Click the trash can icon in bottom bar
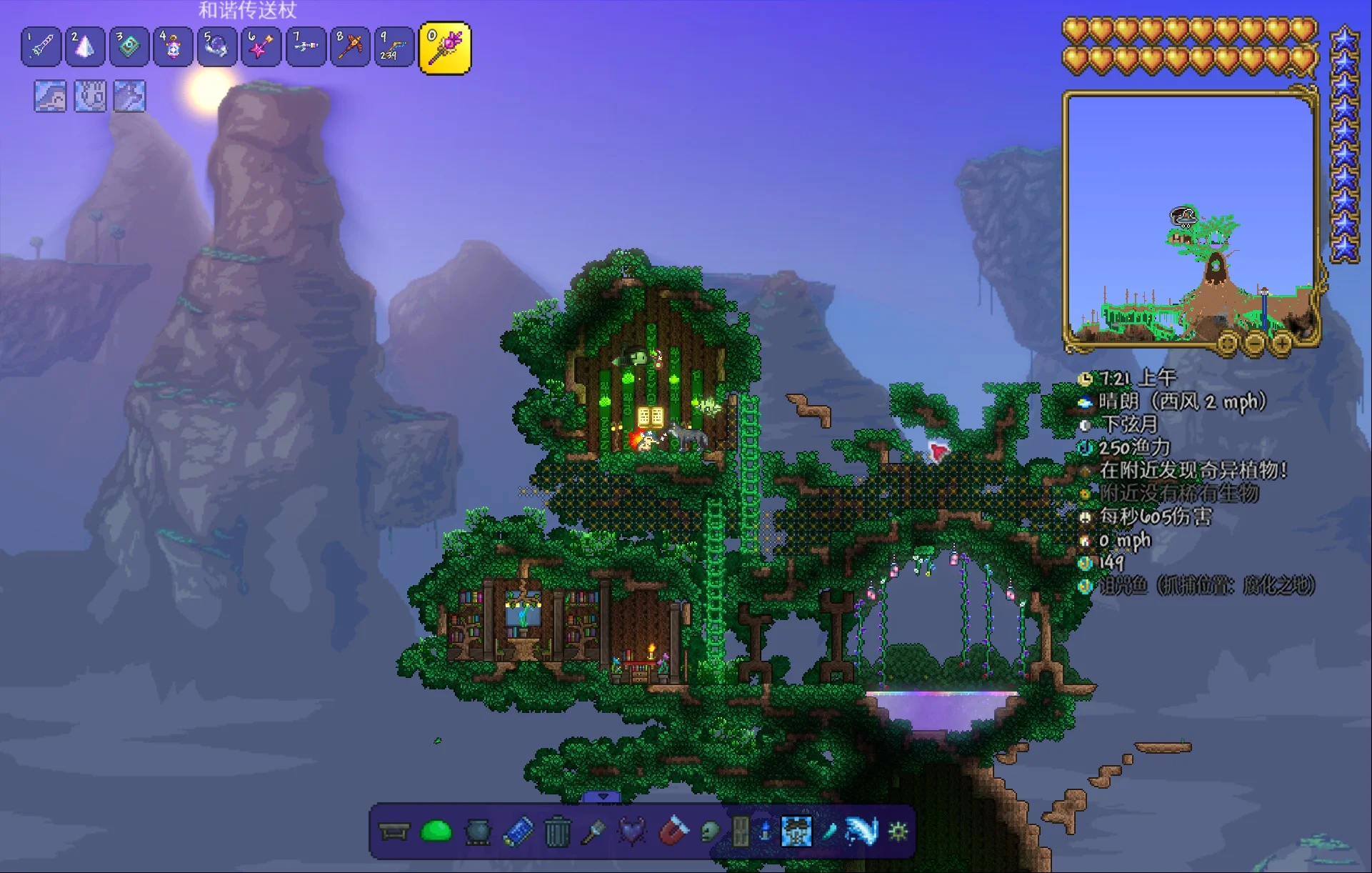 point(557,832)
